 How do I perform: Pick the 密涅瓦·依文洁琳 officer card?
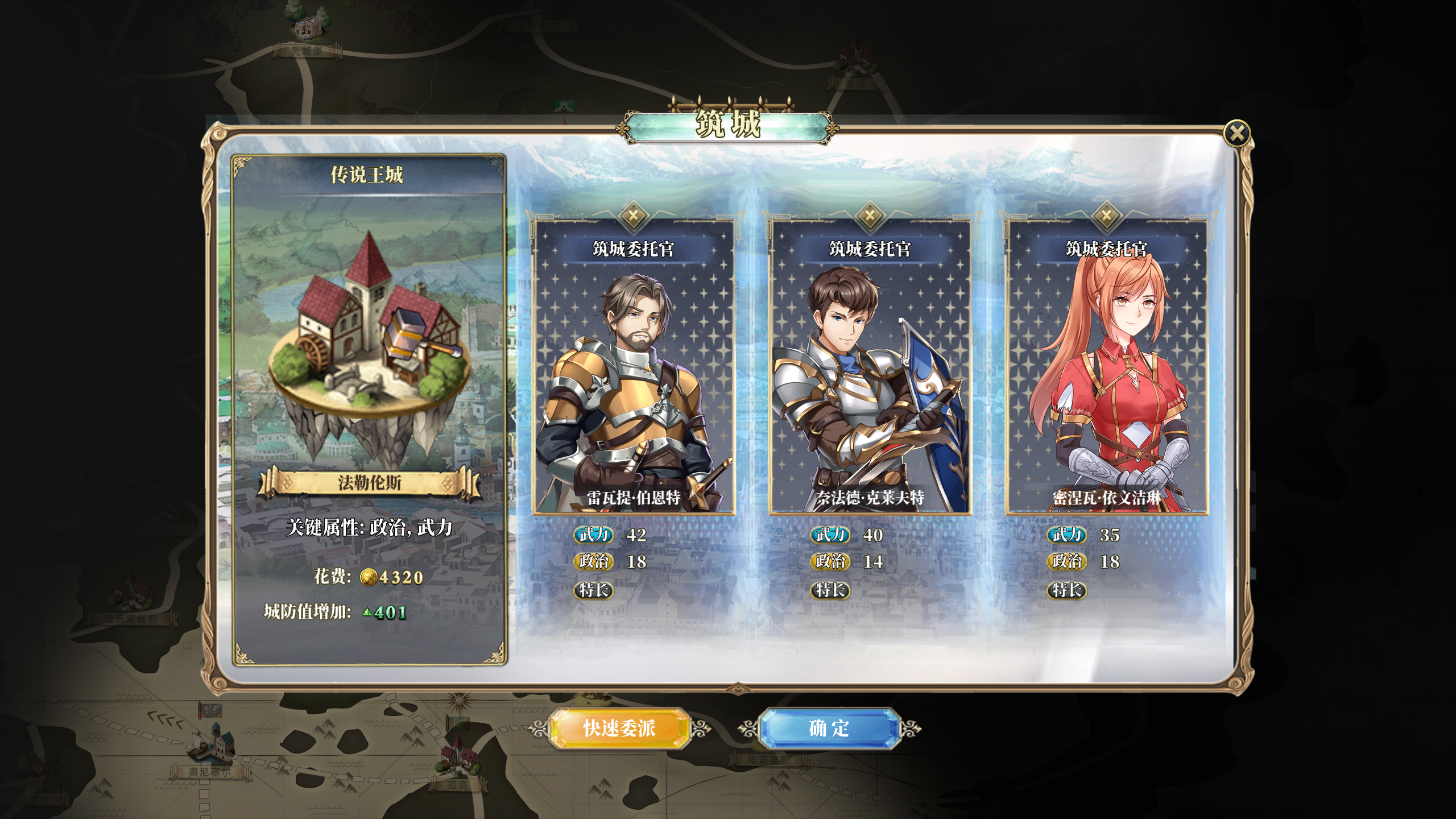[1106, 375]
